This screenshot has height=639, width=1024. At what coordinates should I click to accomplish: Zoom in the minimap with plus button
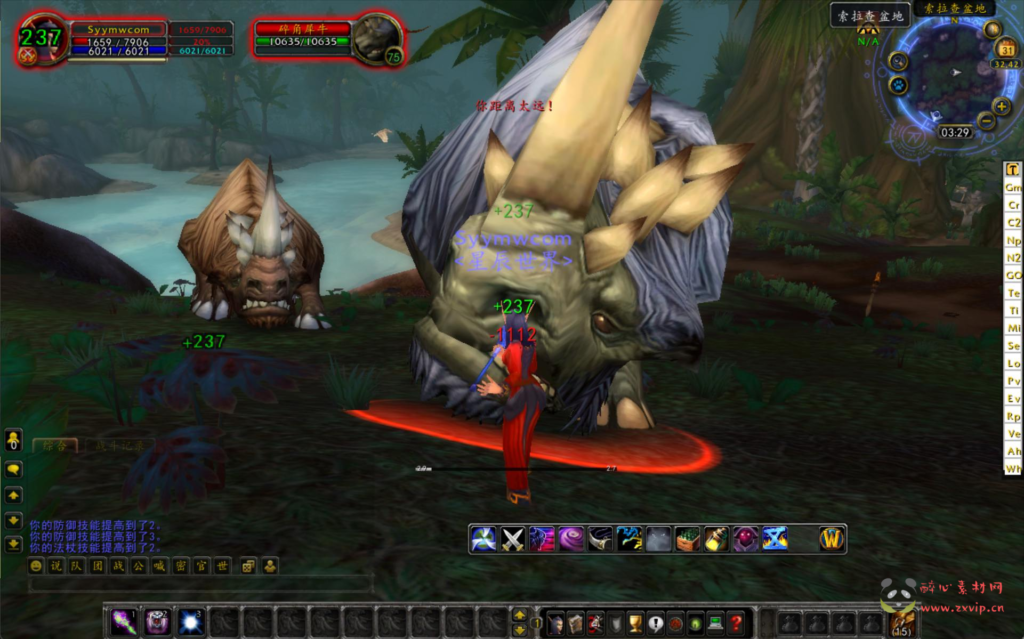tap(1001, 106)
